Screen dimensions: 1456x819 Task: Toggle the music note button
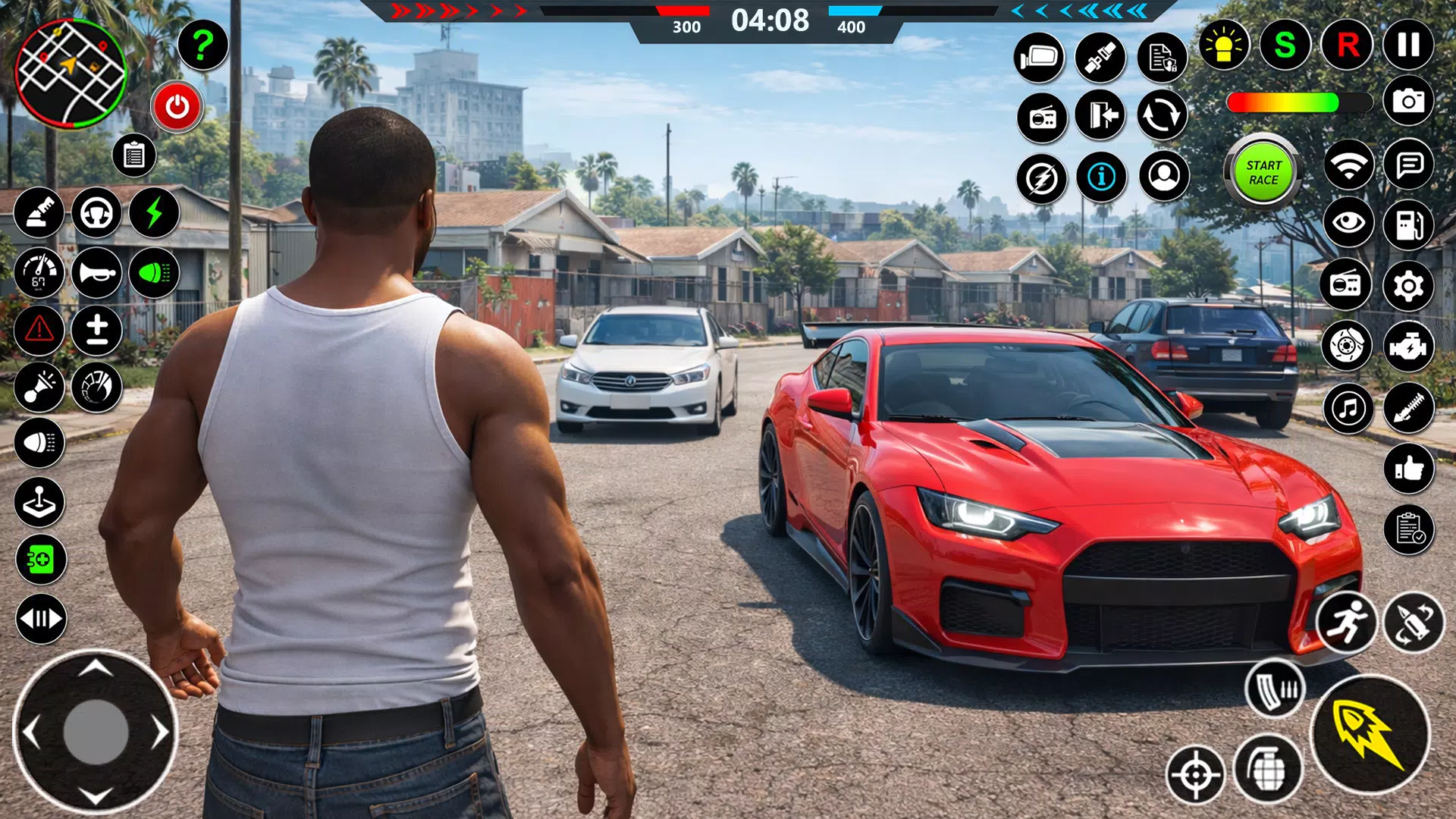1348,409
